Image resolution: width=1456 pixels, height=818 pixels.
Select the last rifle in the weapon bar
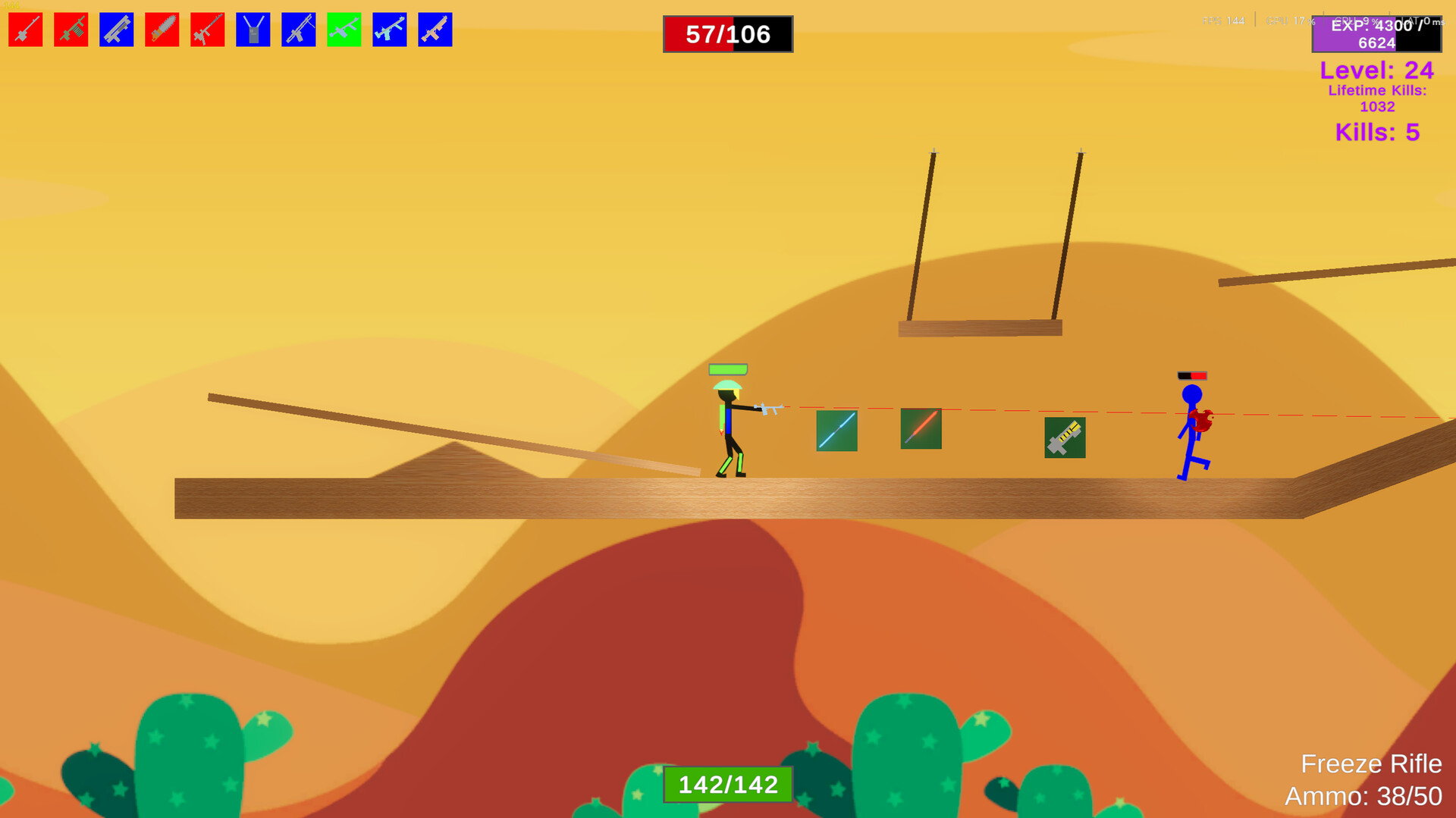(435, 29)
